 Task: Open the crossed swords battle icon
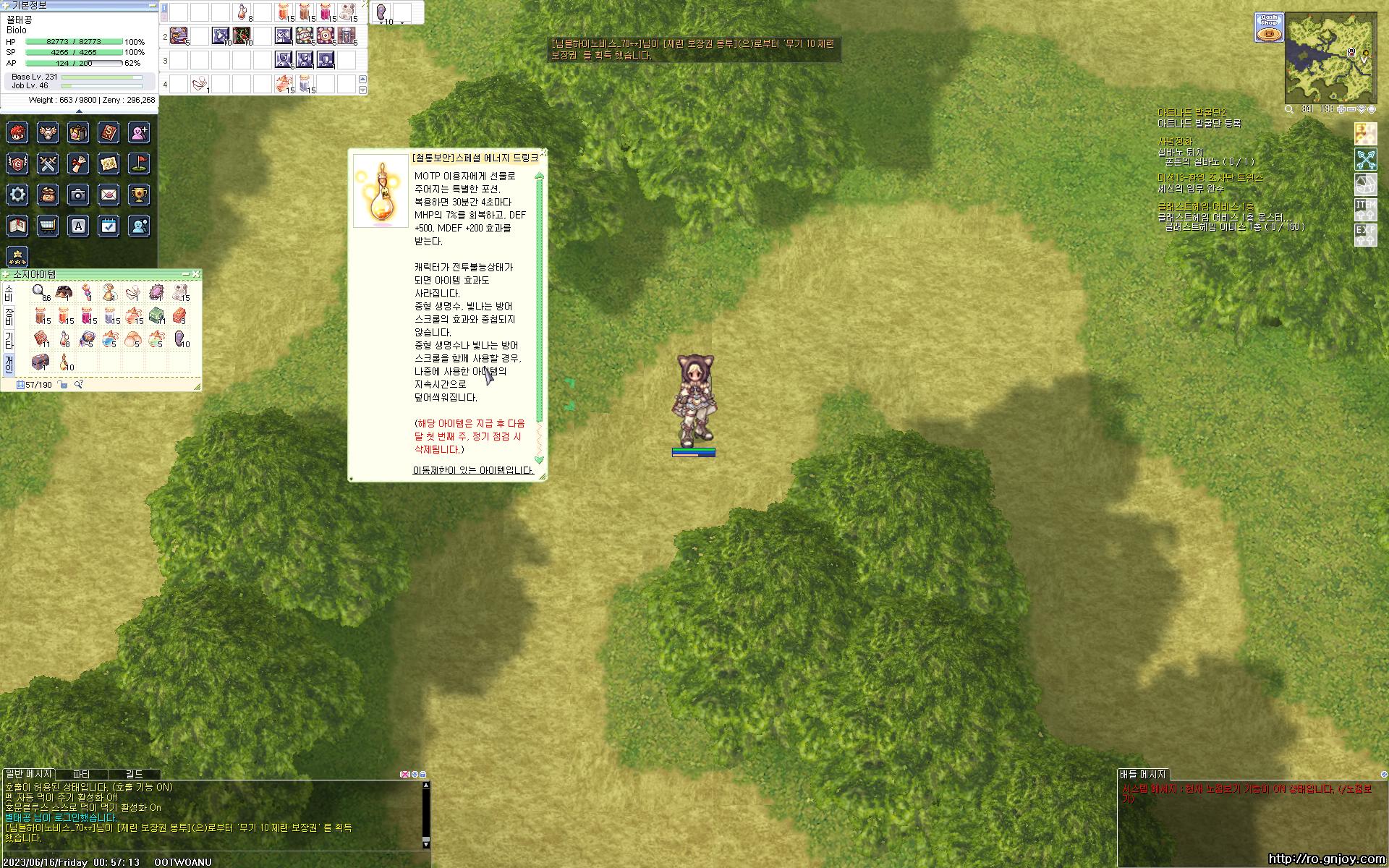[x=48, y=164]
